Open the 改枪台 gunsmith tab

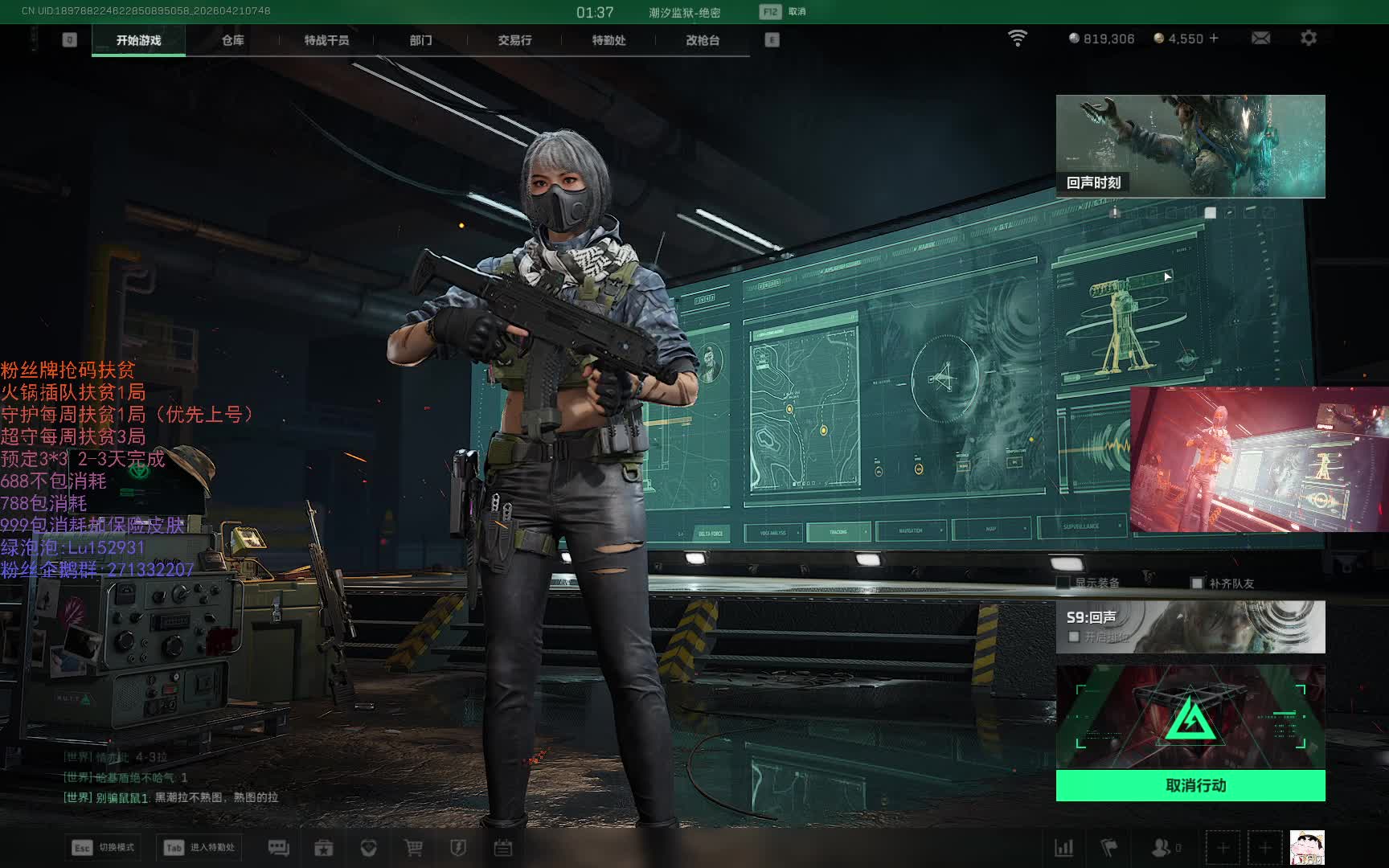(703, 40)
